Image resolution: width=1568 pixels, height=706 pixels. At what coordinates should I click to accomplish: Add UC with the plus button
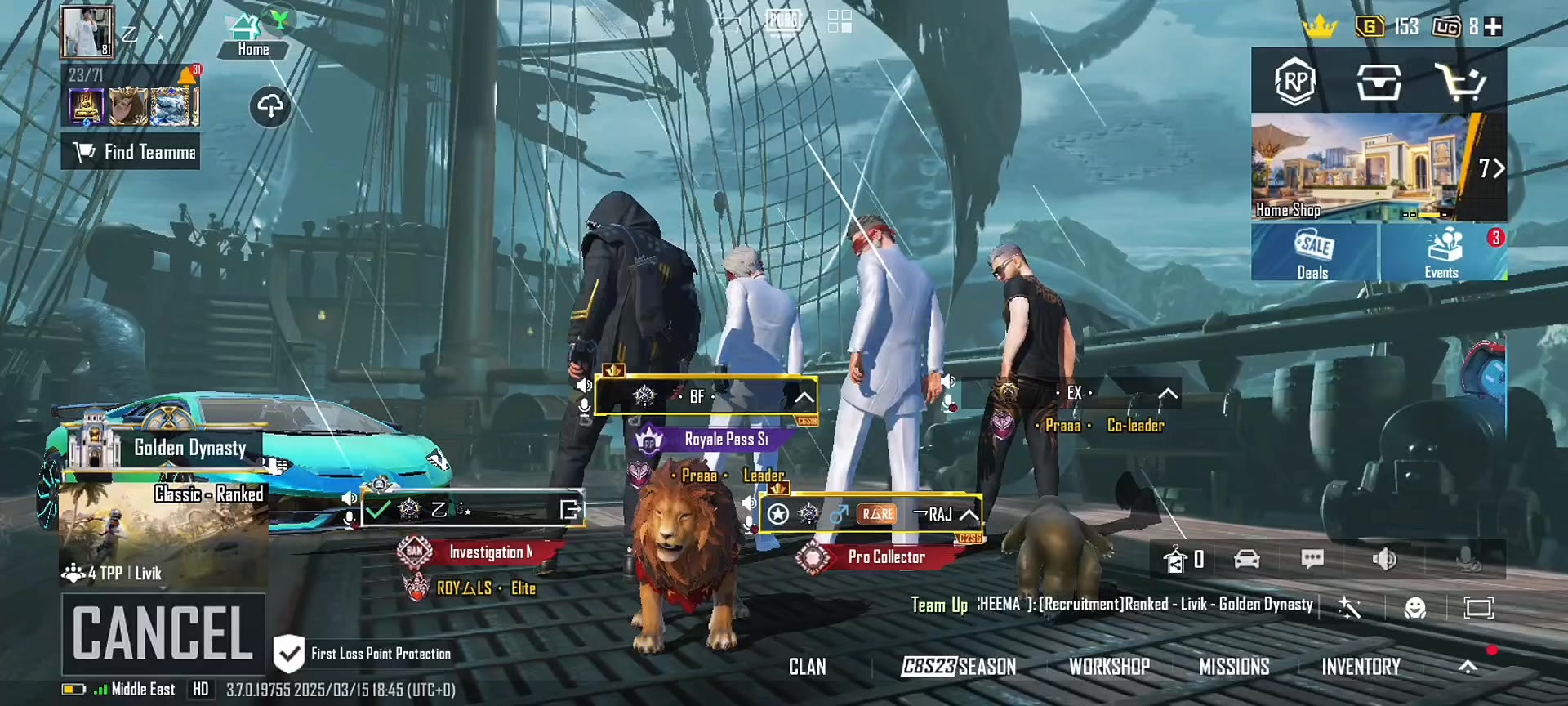(1494, 27)
